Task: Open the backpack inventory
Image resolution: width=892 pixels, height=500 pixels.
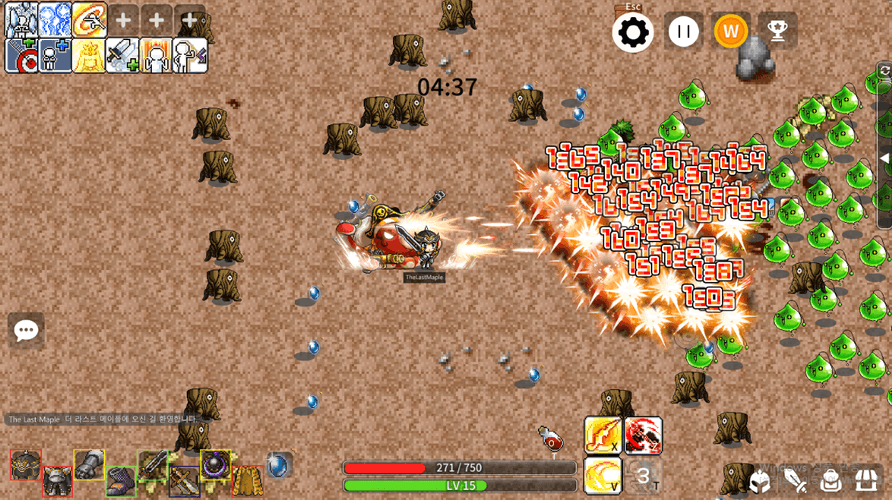Action: tap(831, 480)
